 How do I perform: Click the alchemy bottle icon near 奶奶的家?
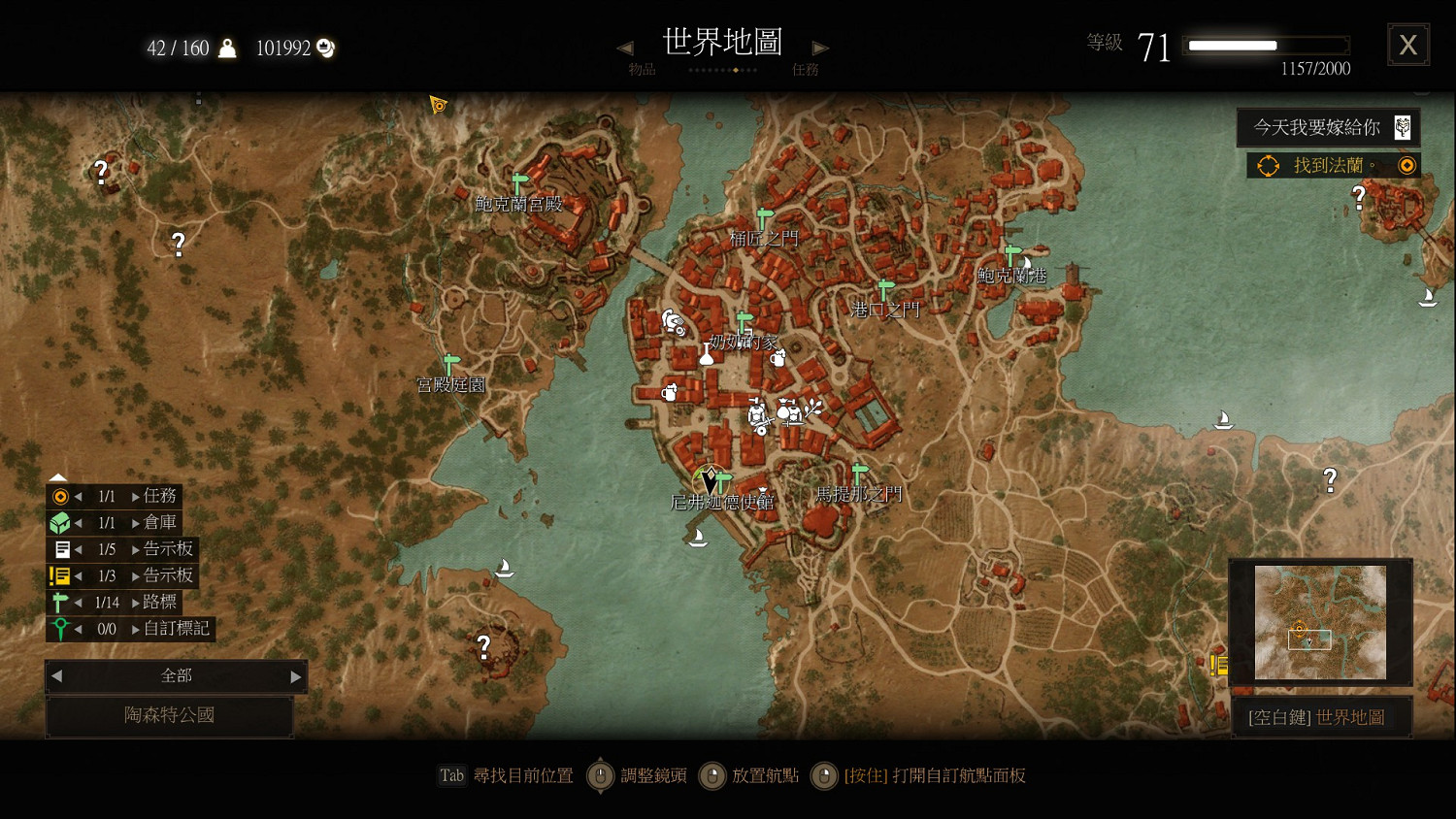pos(706,356)
